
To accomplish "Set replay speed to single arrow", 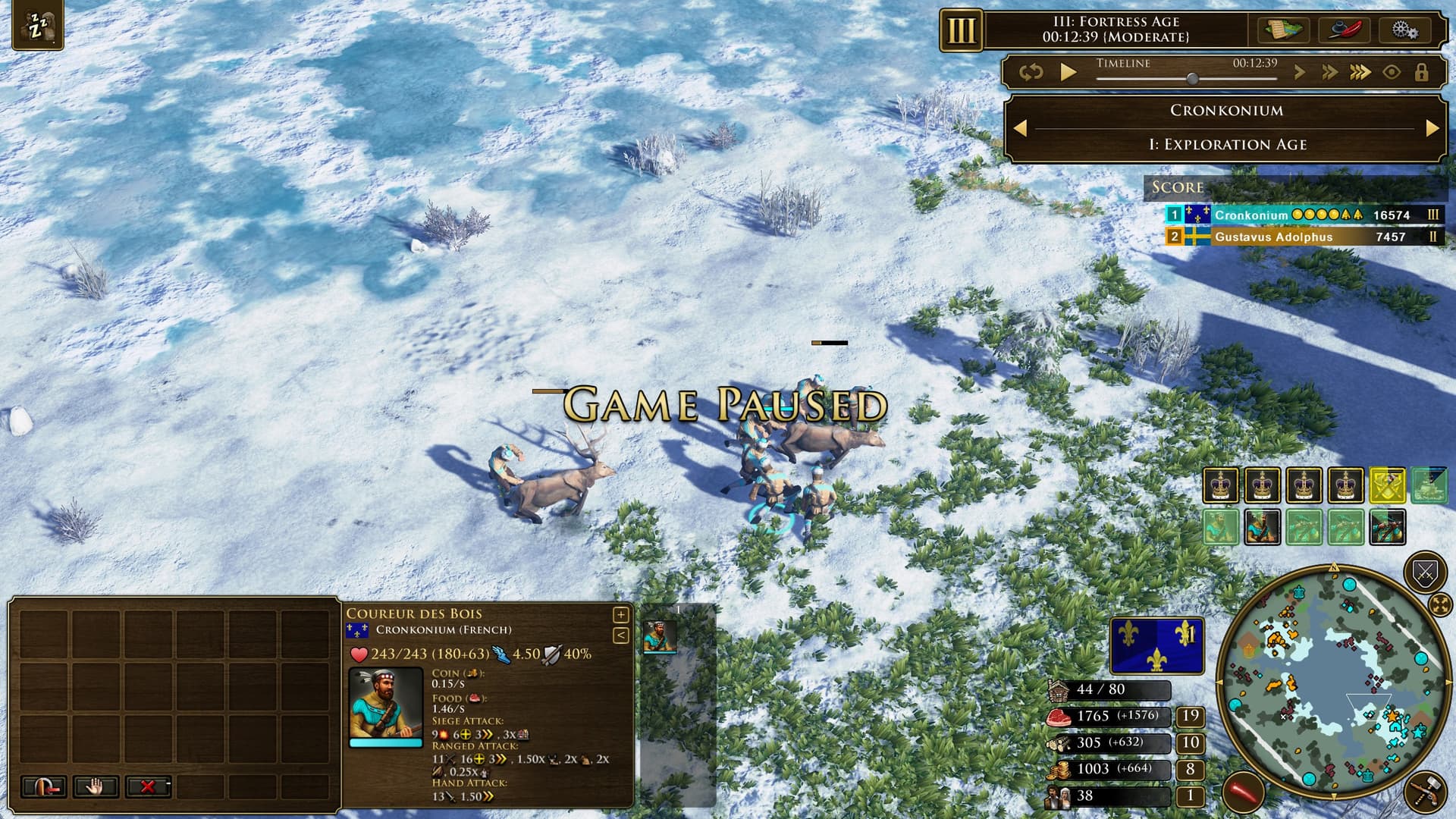I will 1300,73.
